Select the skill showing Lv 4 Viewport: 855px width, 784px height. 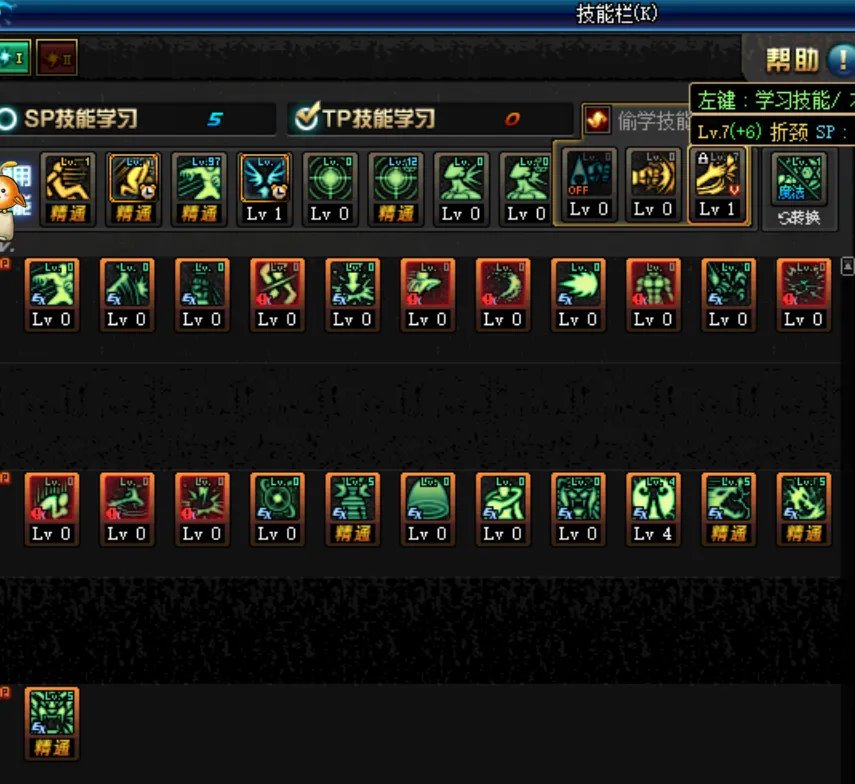[x=653, y=508]
